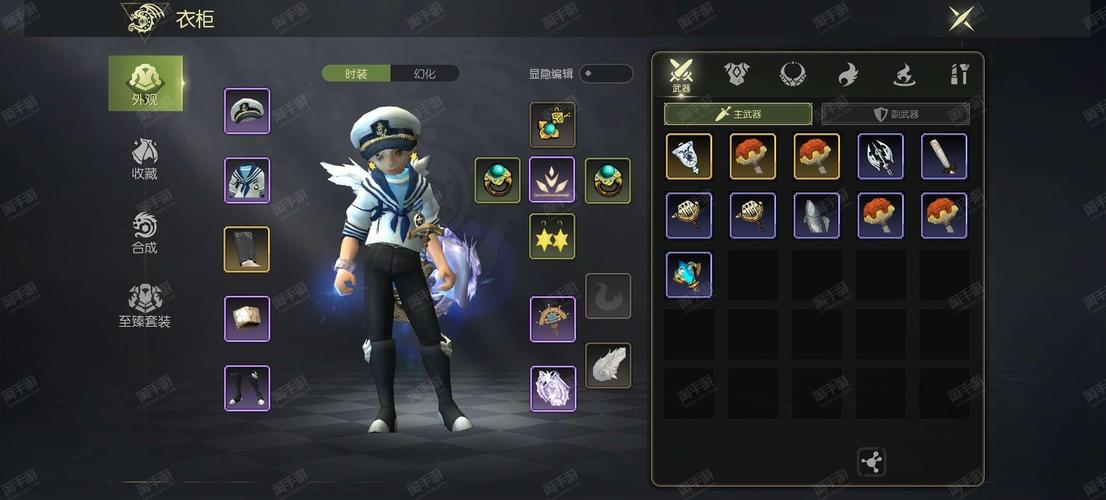Choose the 主武器 main weapon tab
This screenshot has width=1106, height=500.
[x=738, y=114]
